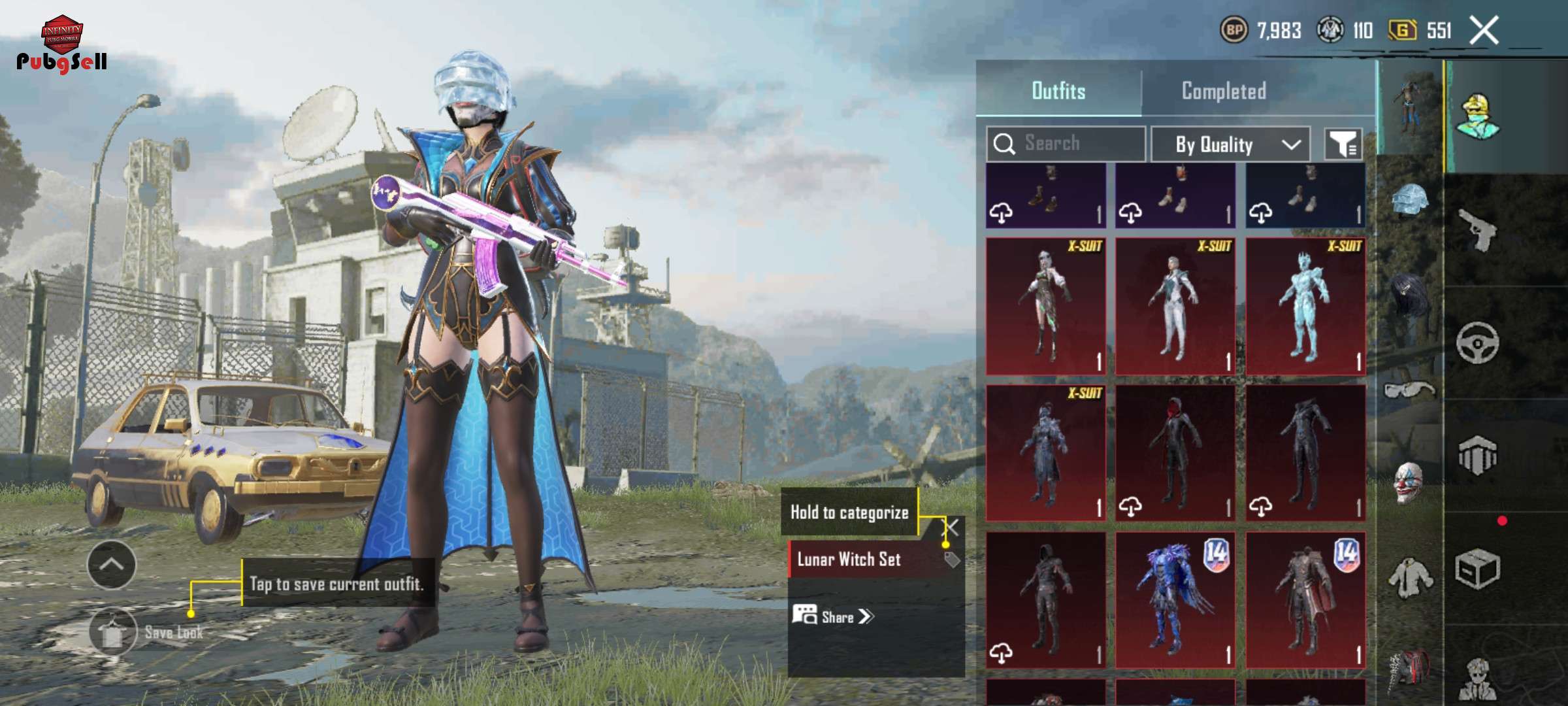This screenshot has width=1568, height=706.
Task: Open the clown mask category
Action: click(x=1408, y=482)
